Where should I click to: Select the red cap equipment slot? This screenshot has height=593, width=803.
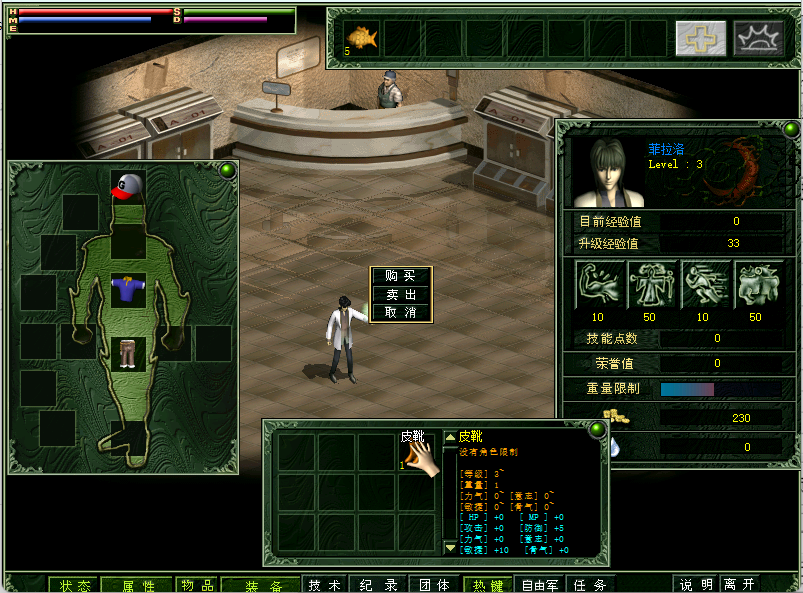point(127,187)
